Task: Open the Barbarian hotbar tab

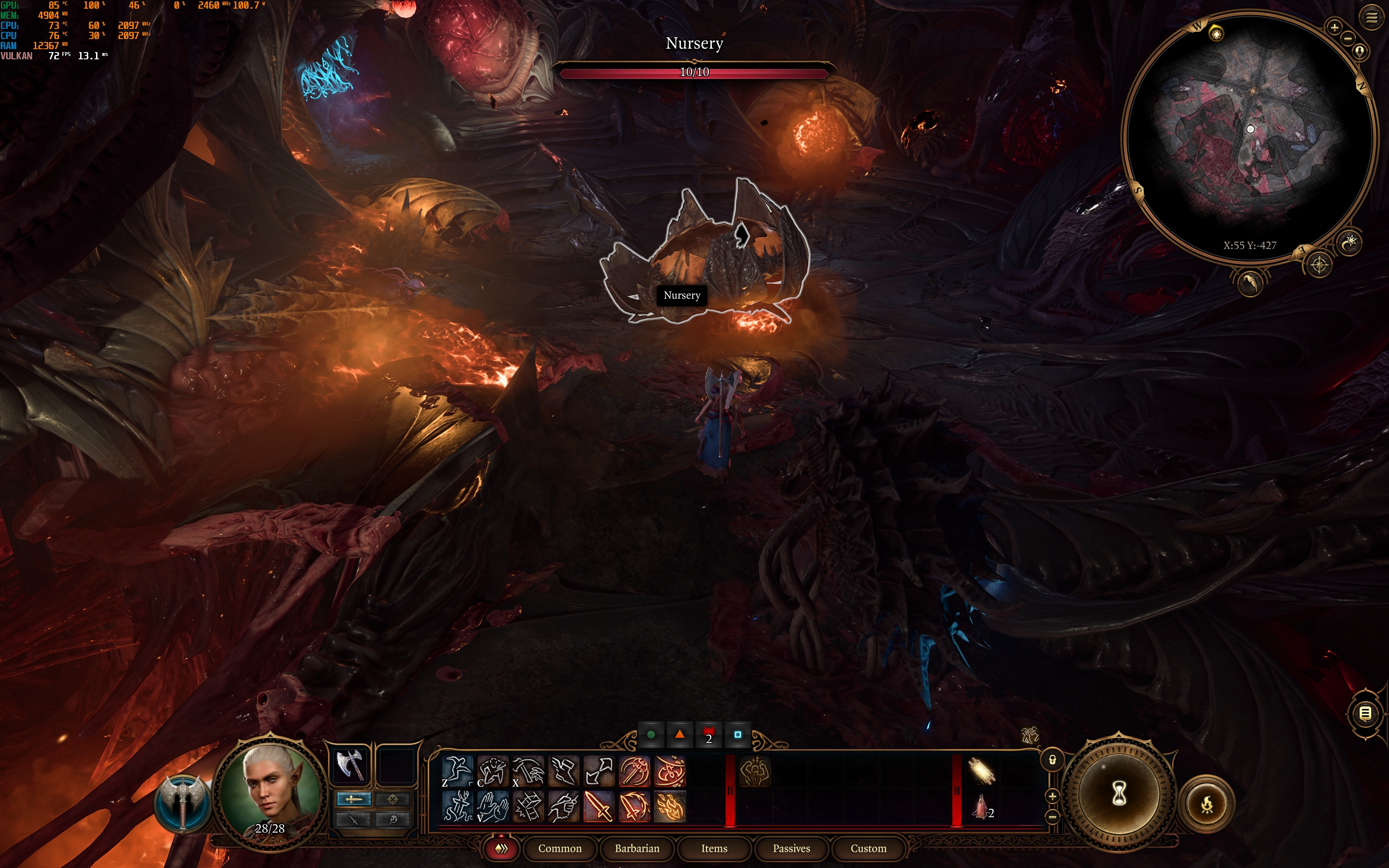Action: [x=637, y=849]
